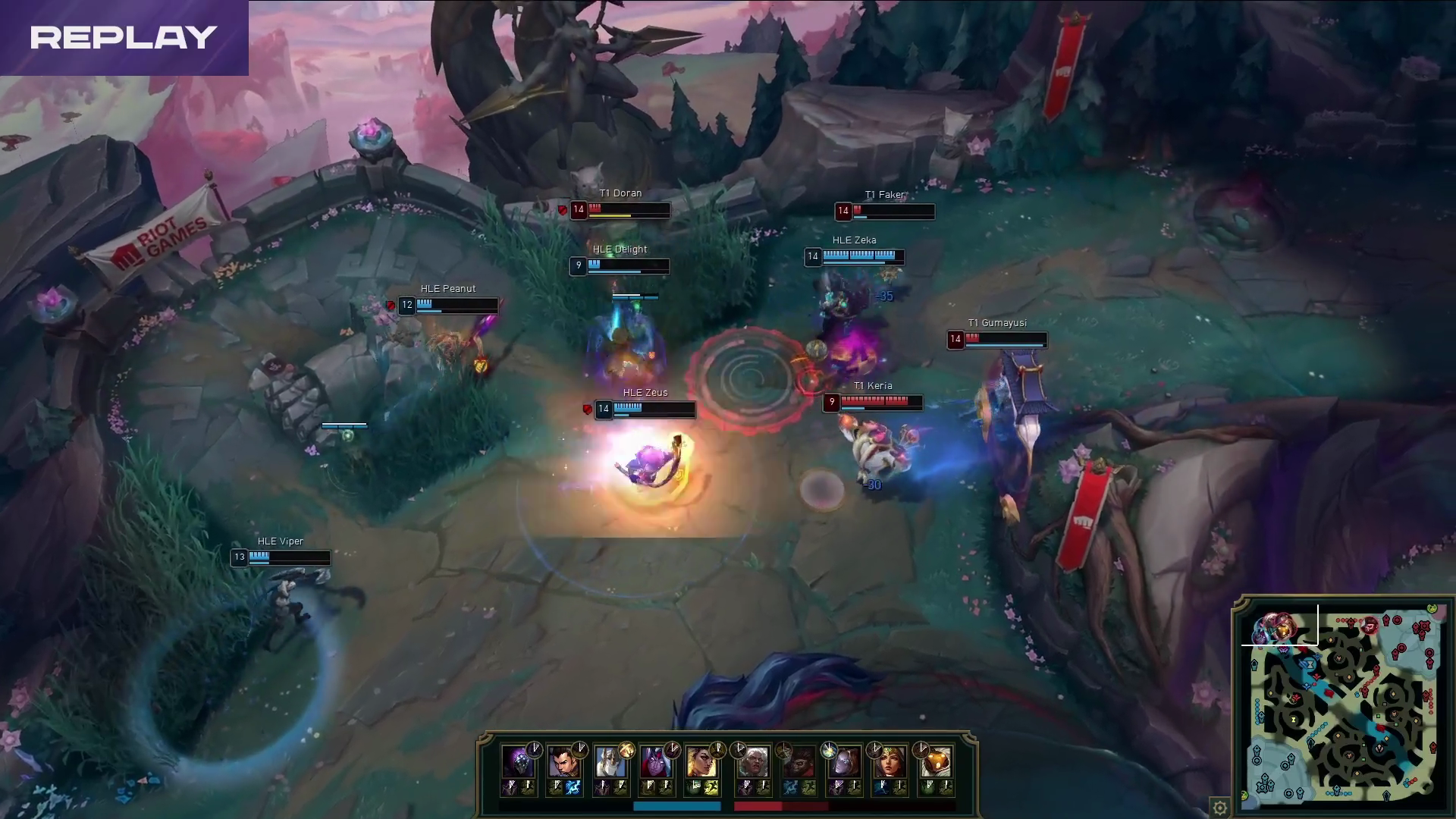Select the Varus champion portrait
1456x819 pixels.
click(654, 762)
